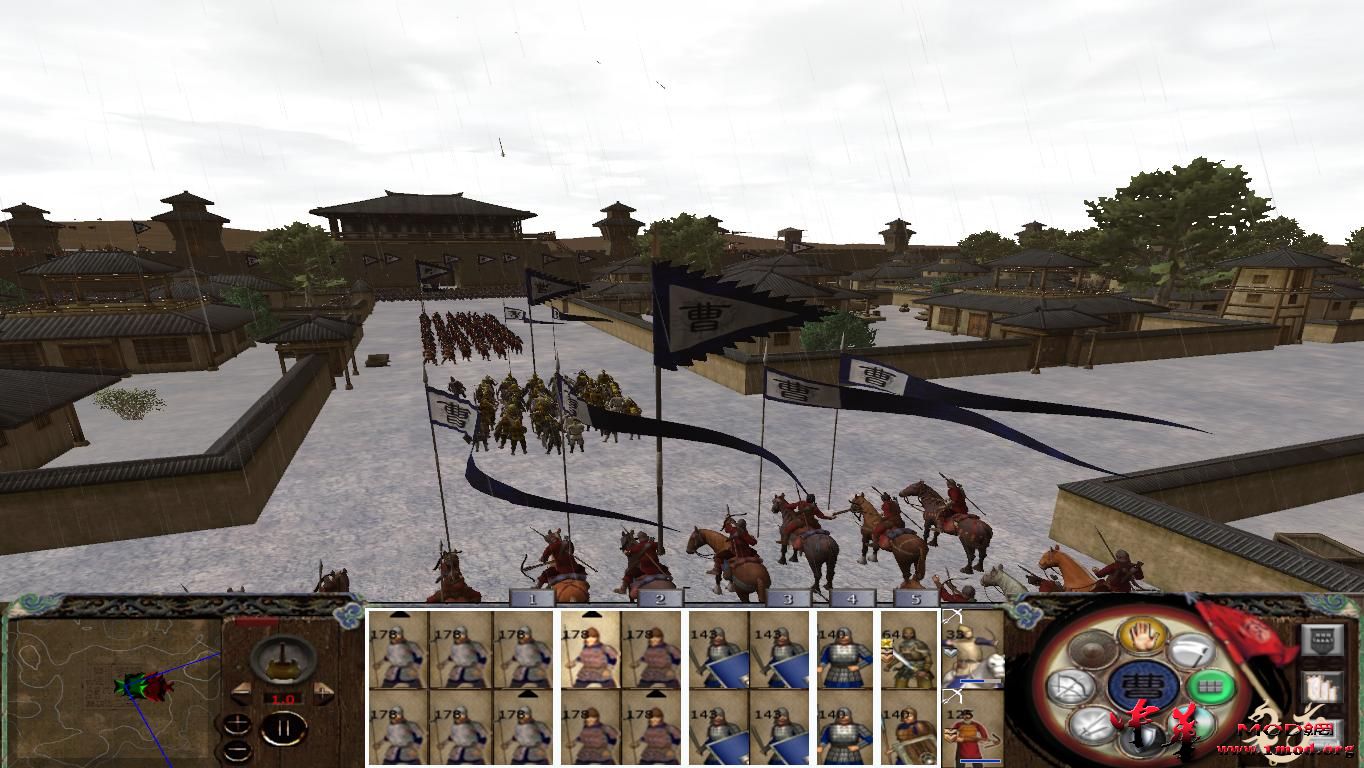Select unit group tab 5
The width and height of the screenshot is (1364, 768).
[913, 598]
